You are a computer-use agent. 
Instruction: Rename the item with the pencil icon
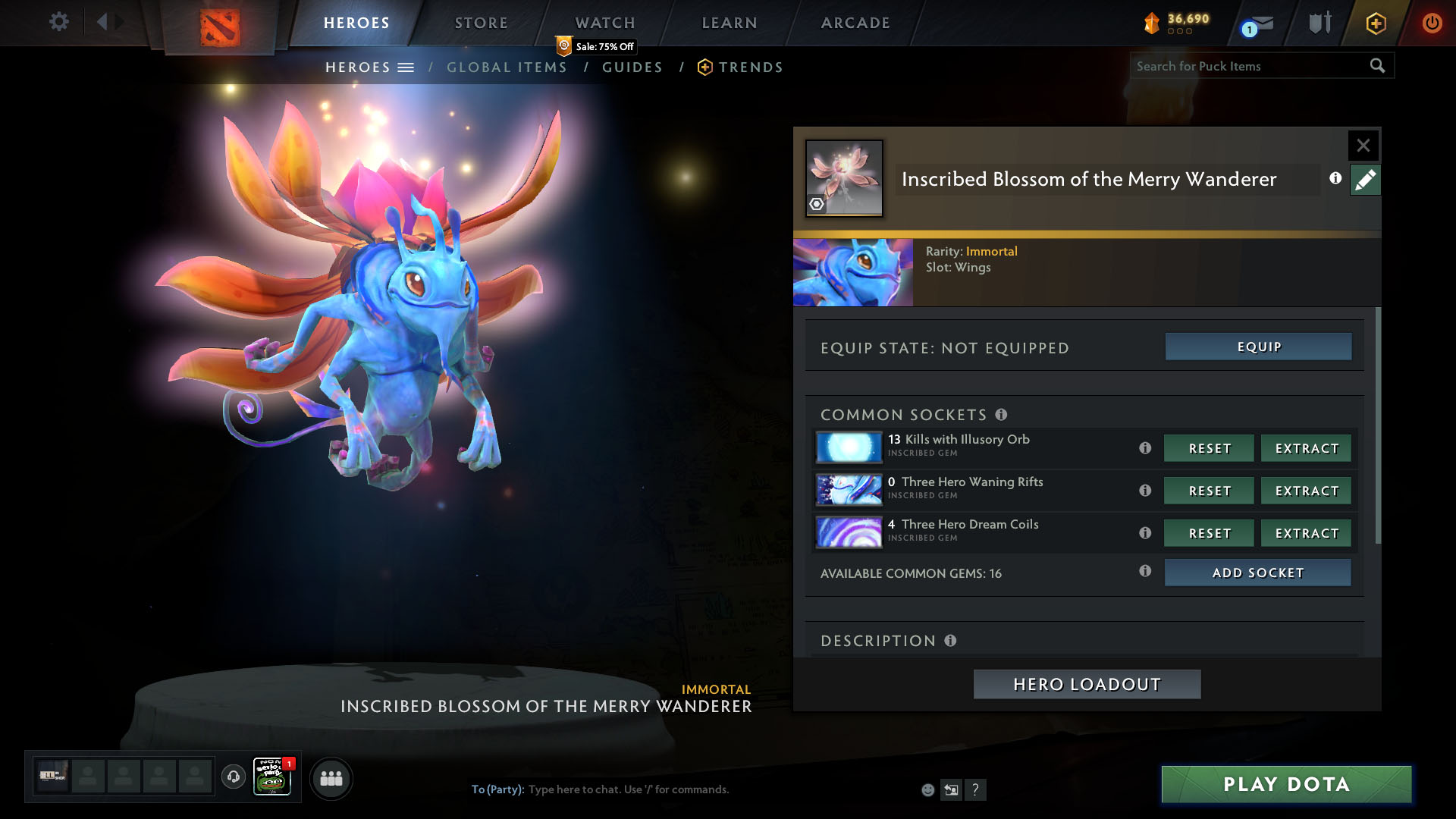click(x=1365, y=180)
